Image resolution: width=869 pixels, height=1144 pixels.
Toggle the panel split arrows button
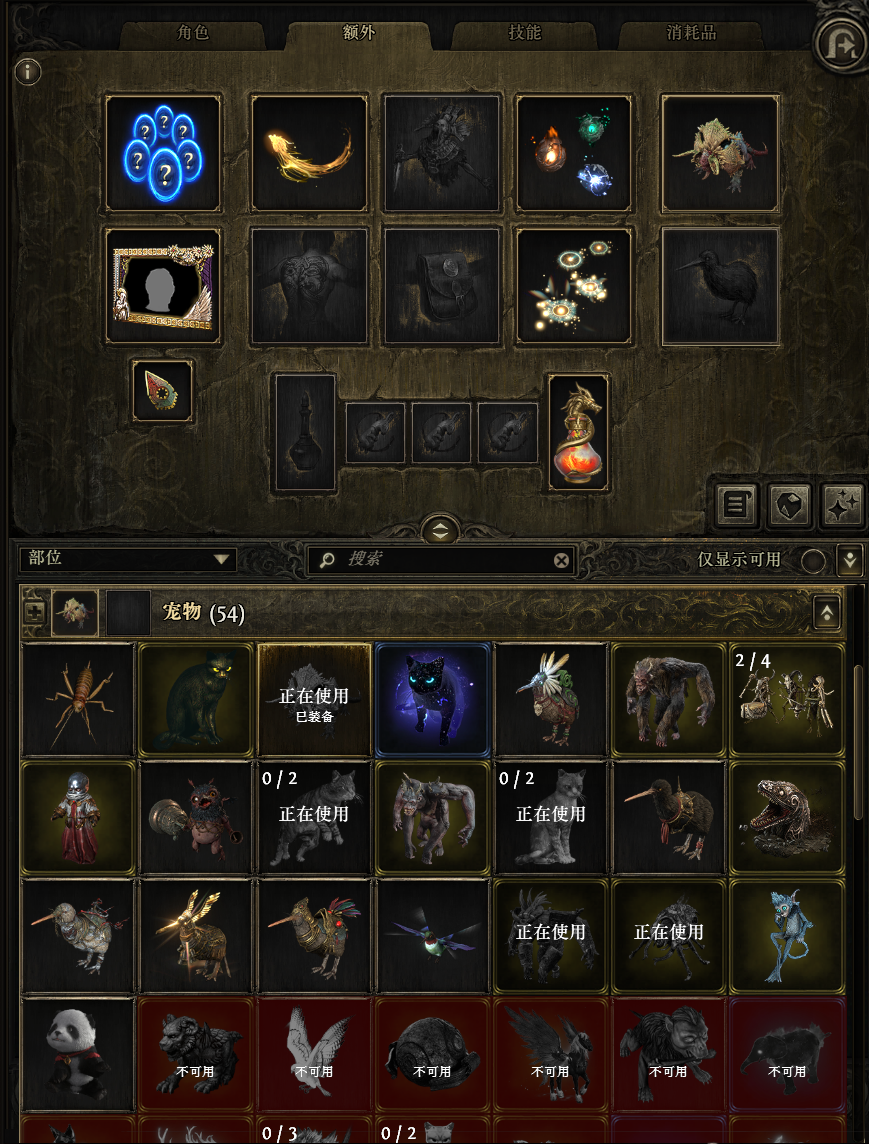tap(440, 529)
